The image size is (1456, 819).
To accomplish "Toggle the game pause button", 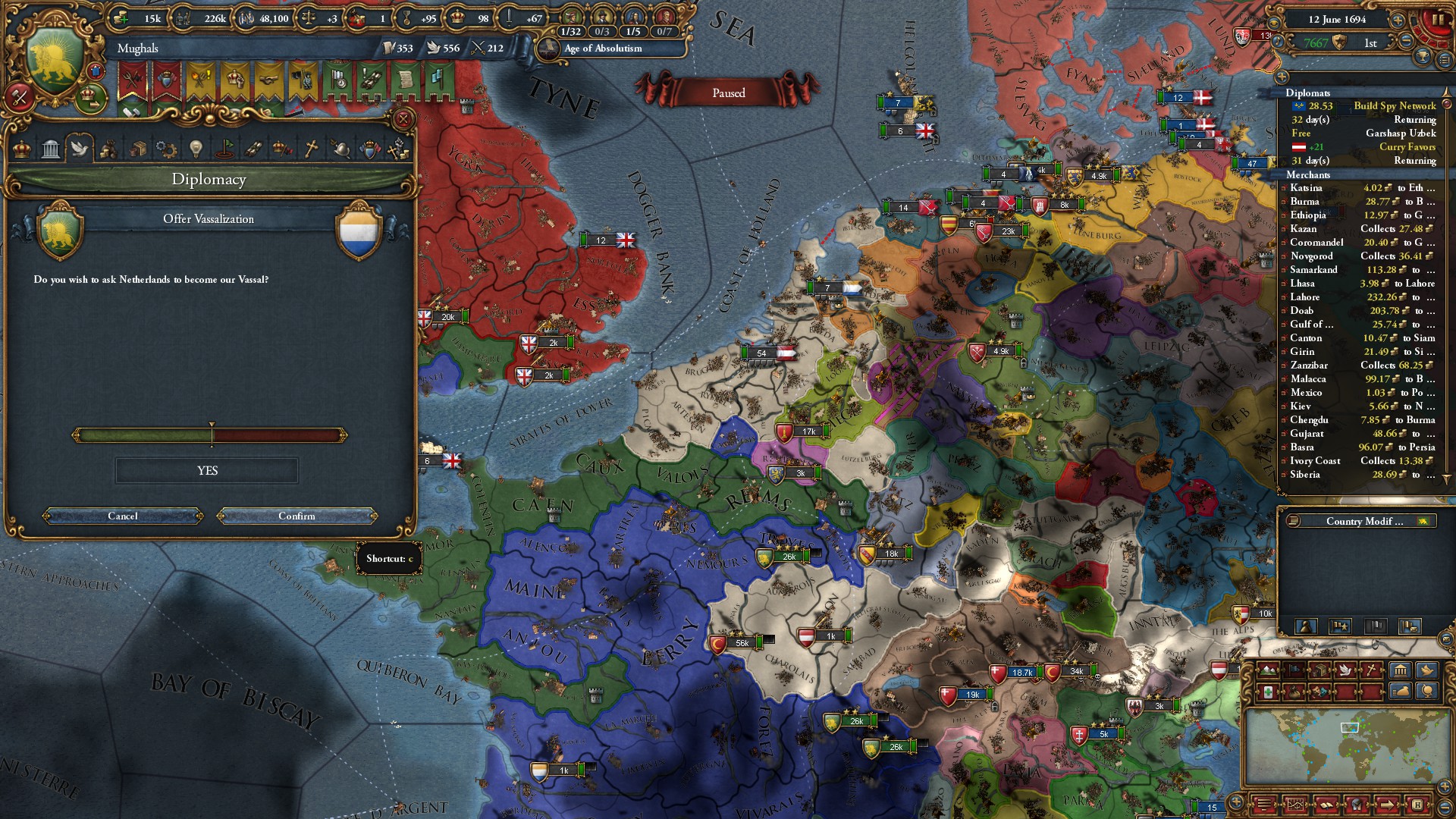I will 1437,20.
